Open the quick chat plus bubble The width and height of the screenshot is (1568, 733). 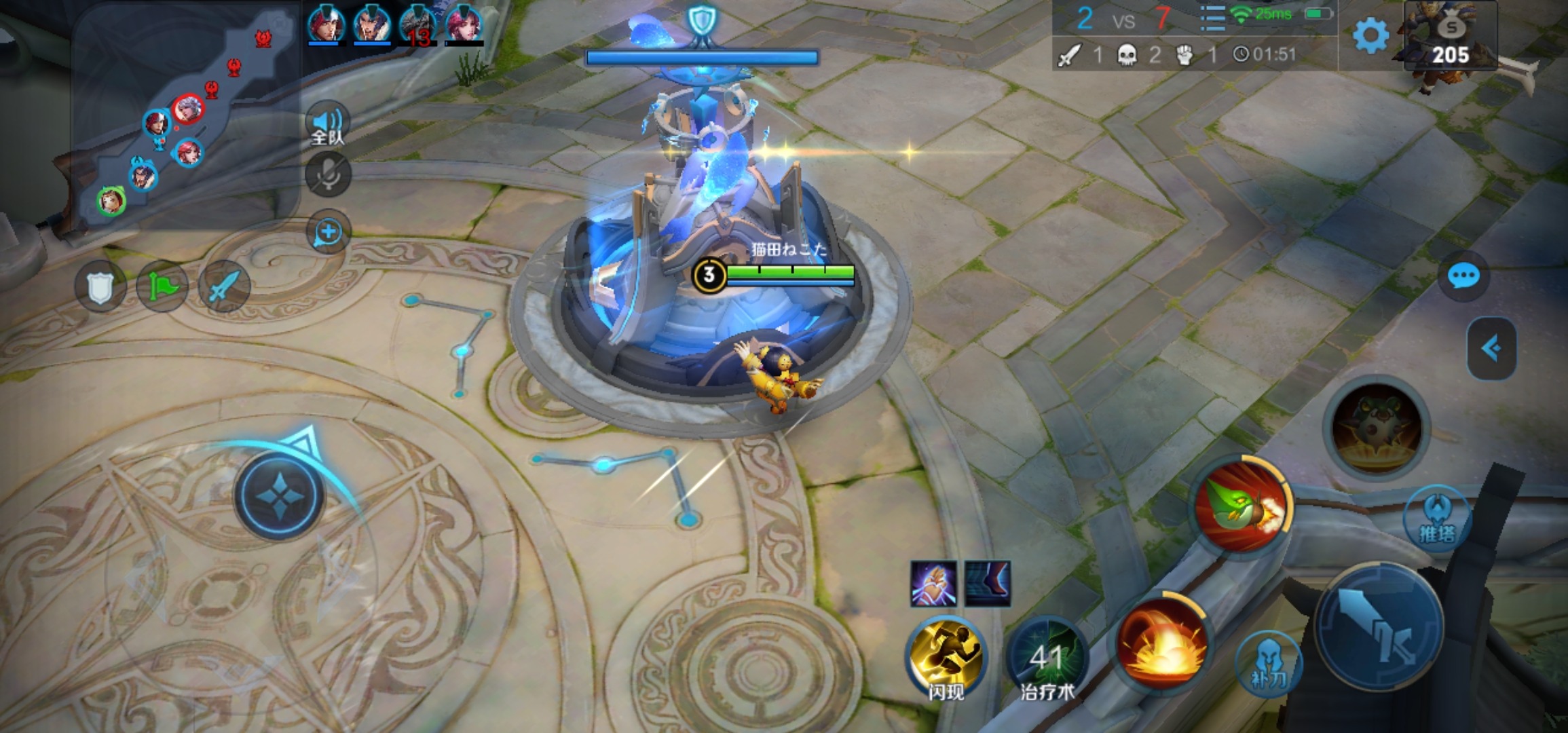328,233
